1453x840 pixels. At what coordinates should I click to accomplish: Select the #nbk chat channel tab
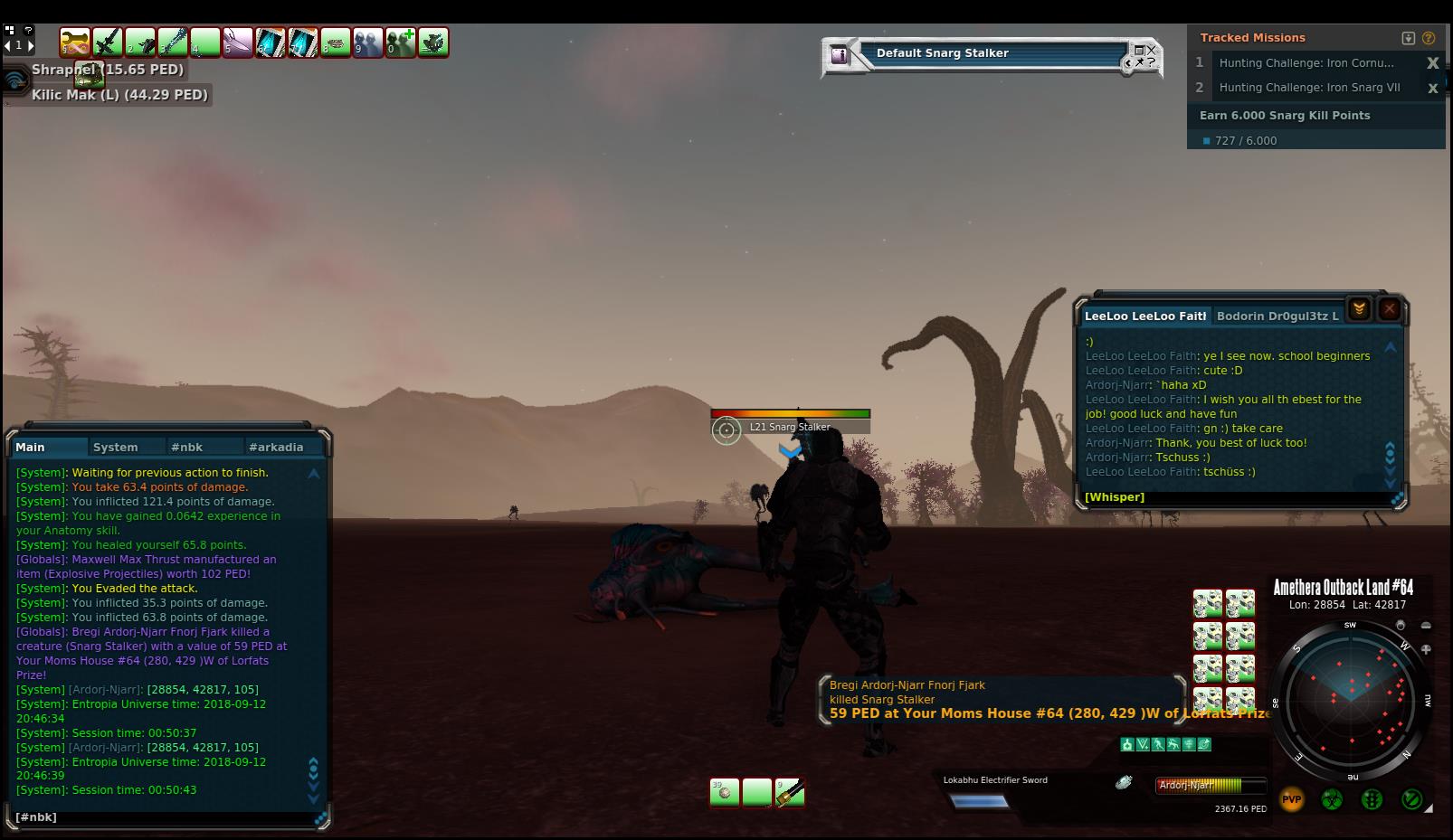(x=187, y=448)
